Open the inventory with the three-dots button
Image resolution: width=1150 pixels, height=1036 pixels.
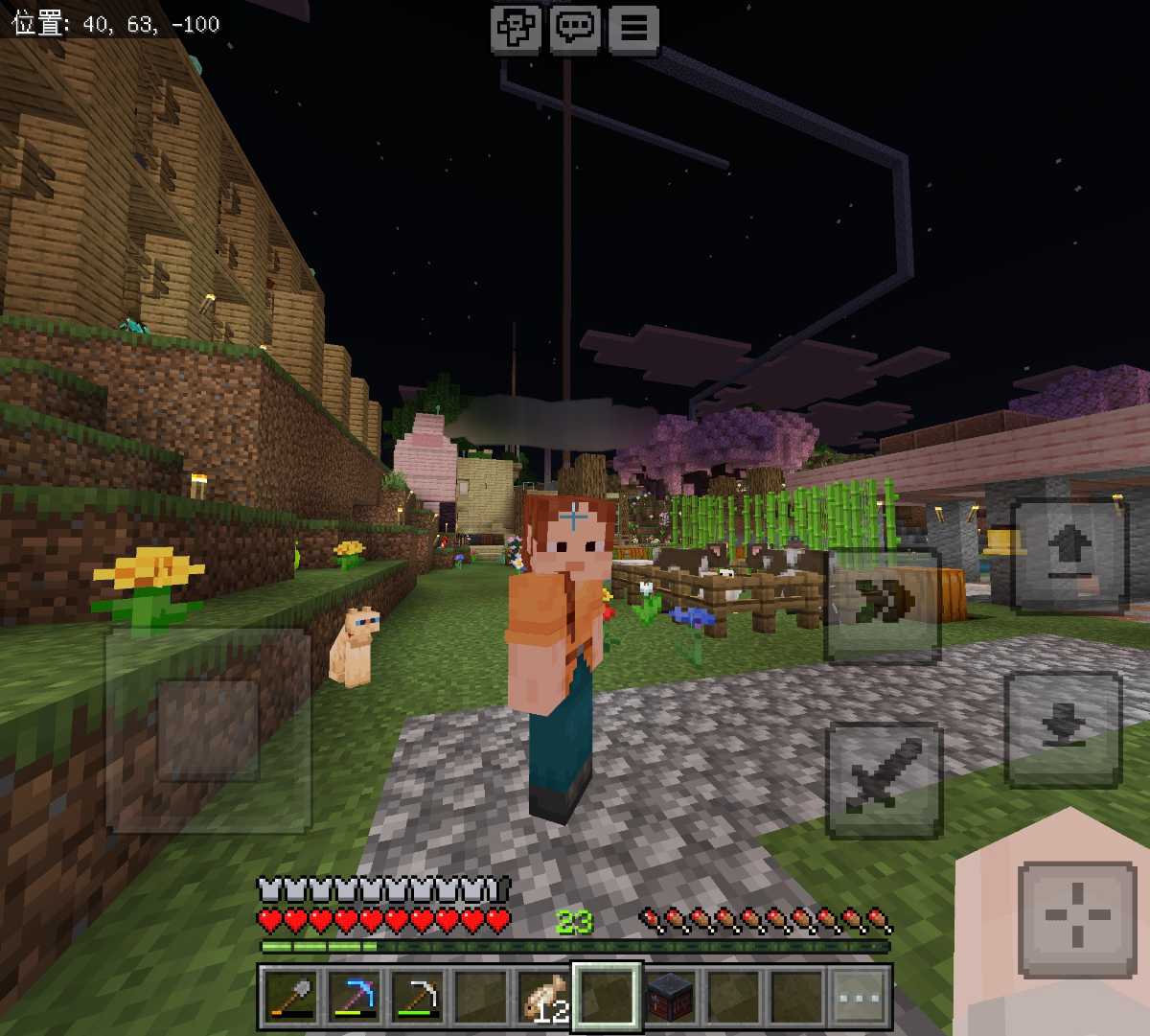(x=860, y=997)
